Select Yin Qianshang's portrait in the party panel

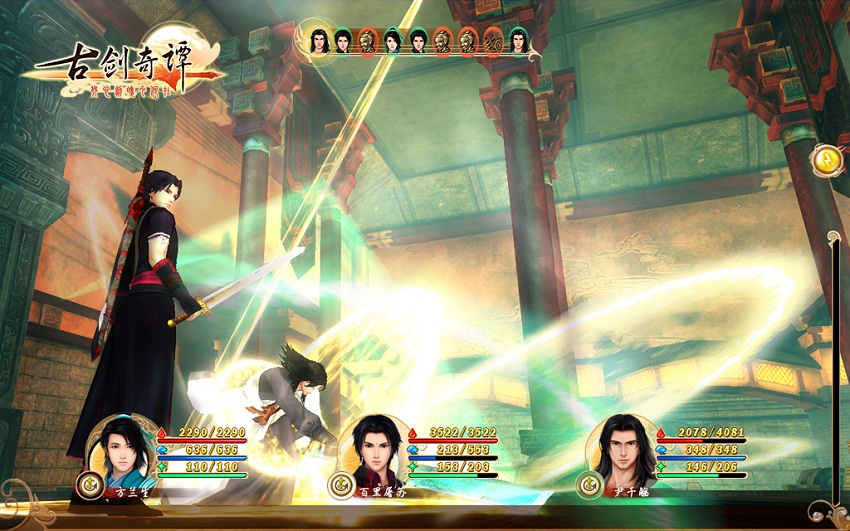click(622, 450)
